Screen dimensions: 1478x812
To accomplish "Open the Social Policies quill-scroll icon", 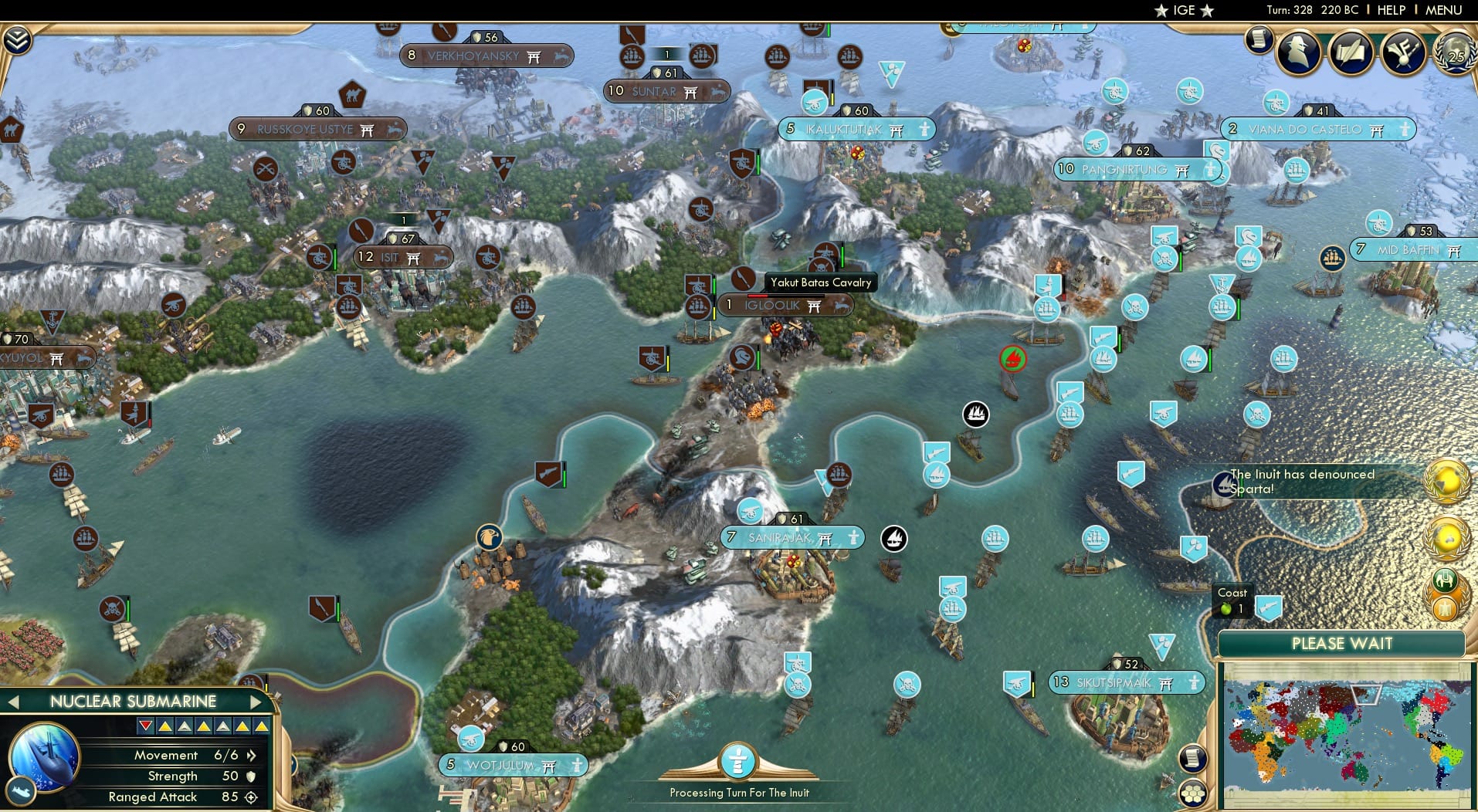I will [1352, 52].
